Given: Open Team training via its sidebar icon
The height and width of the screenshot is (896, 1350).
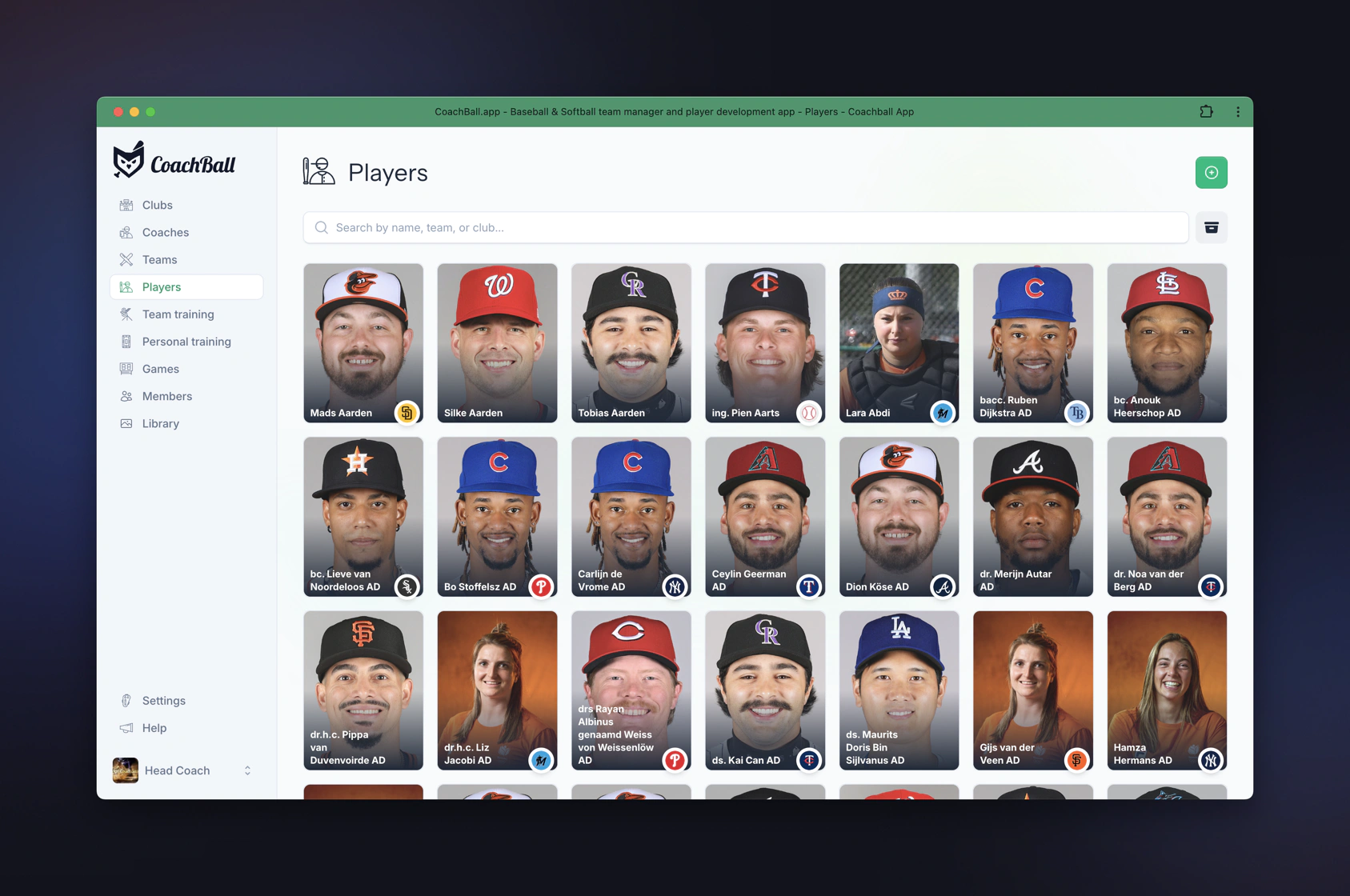Looking at the screenshot, I should 126,314.
